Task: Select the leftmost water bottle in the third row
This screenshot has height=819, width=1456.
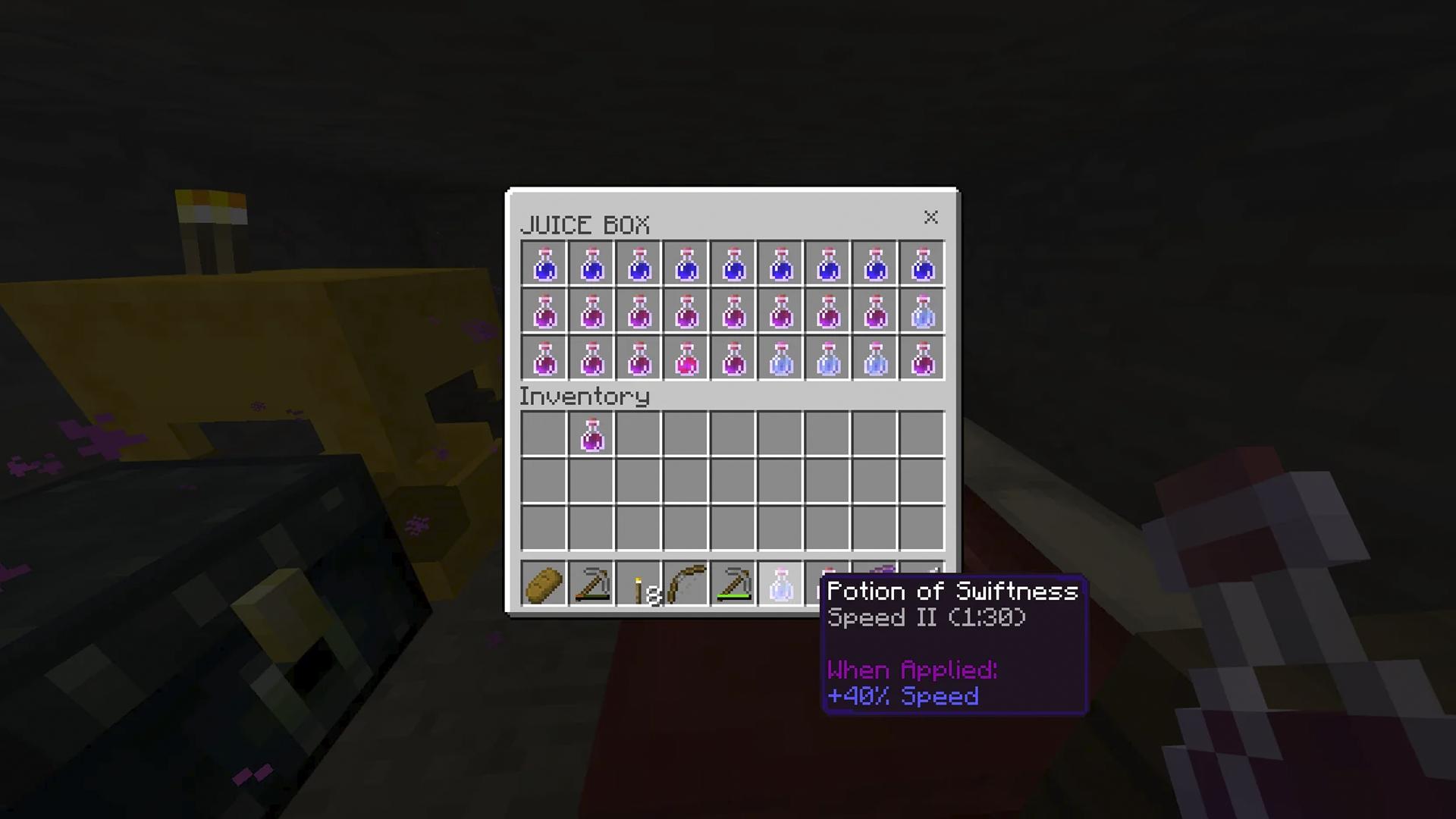Action: 780,358
